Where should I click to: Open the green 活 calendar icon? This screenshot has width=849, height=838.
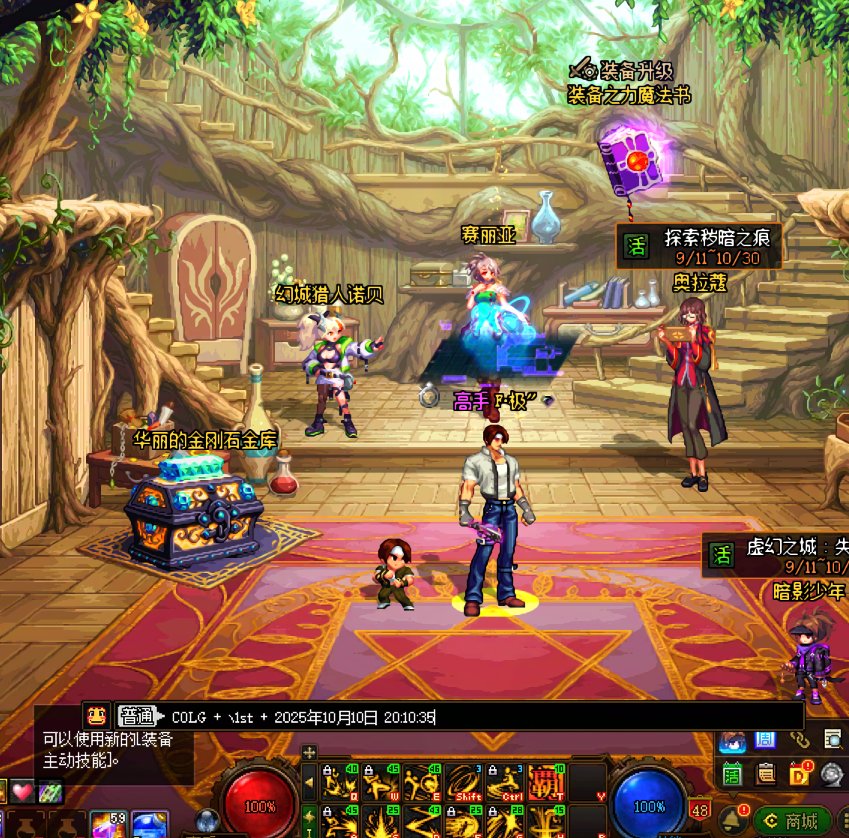point(732,773)
